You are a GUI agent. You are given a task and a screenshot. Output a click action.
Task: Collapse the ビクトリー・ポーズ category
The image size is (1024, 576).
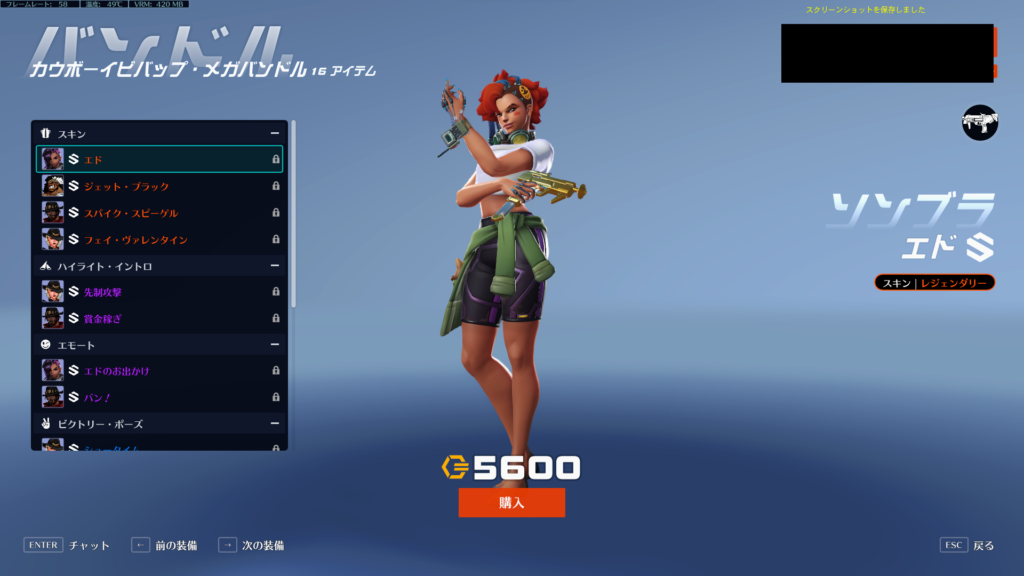(x=274, y=424)
